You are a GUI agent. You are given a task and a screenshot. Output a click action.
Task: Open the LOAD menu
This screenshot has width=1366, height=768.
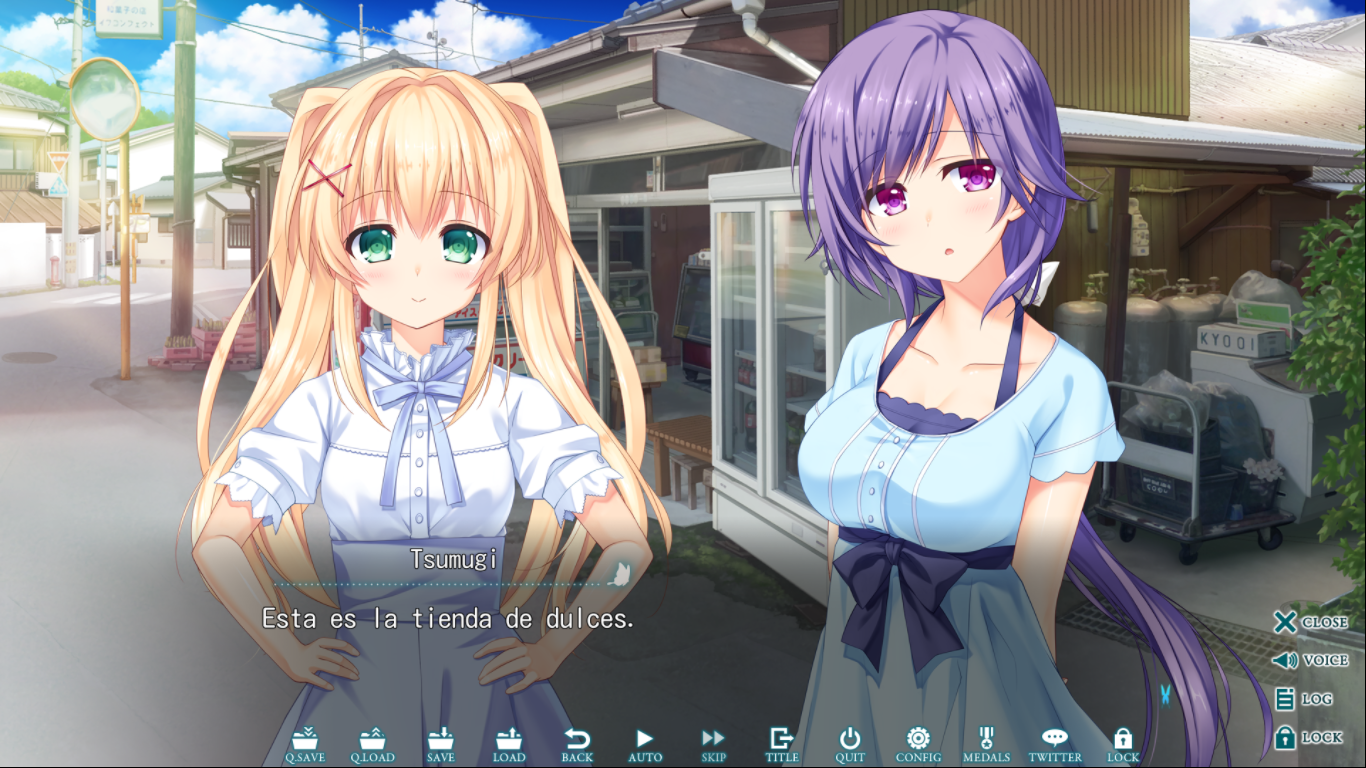(x=509, y=744)
